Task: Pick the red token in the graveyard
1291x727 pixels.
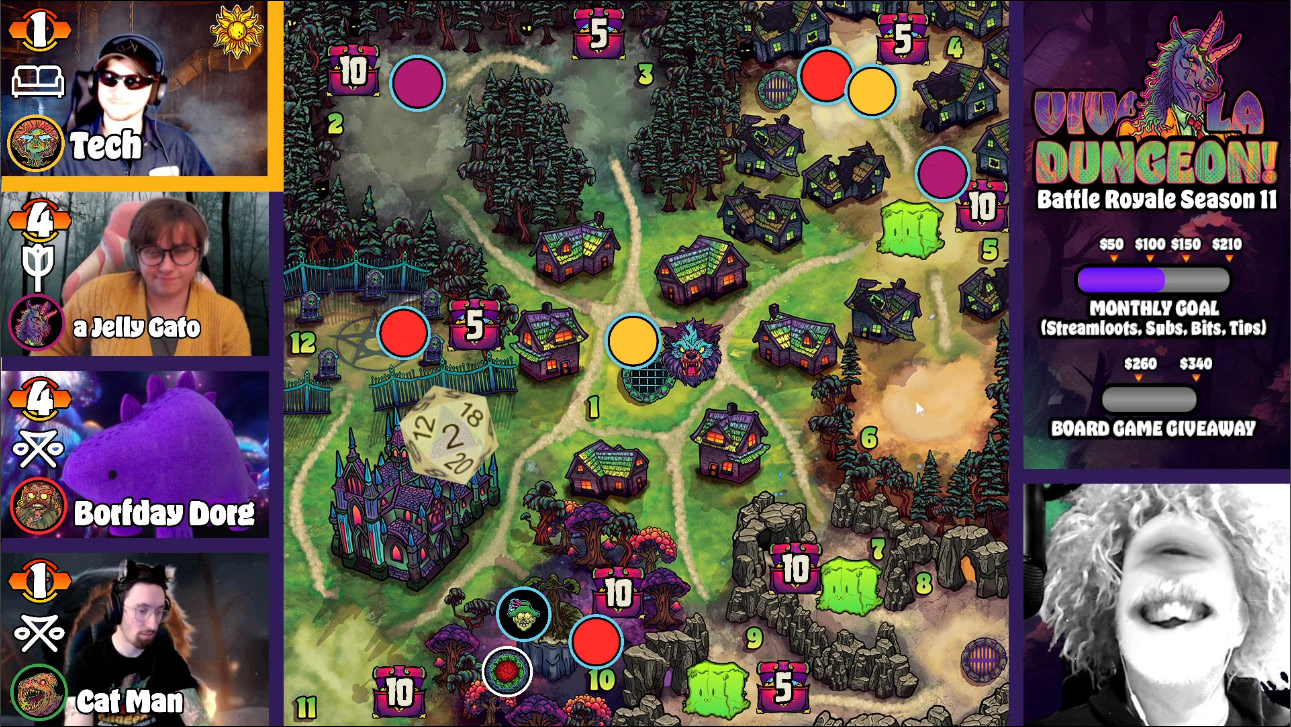Action: (404, 331)
